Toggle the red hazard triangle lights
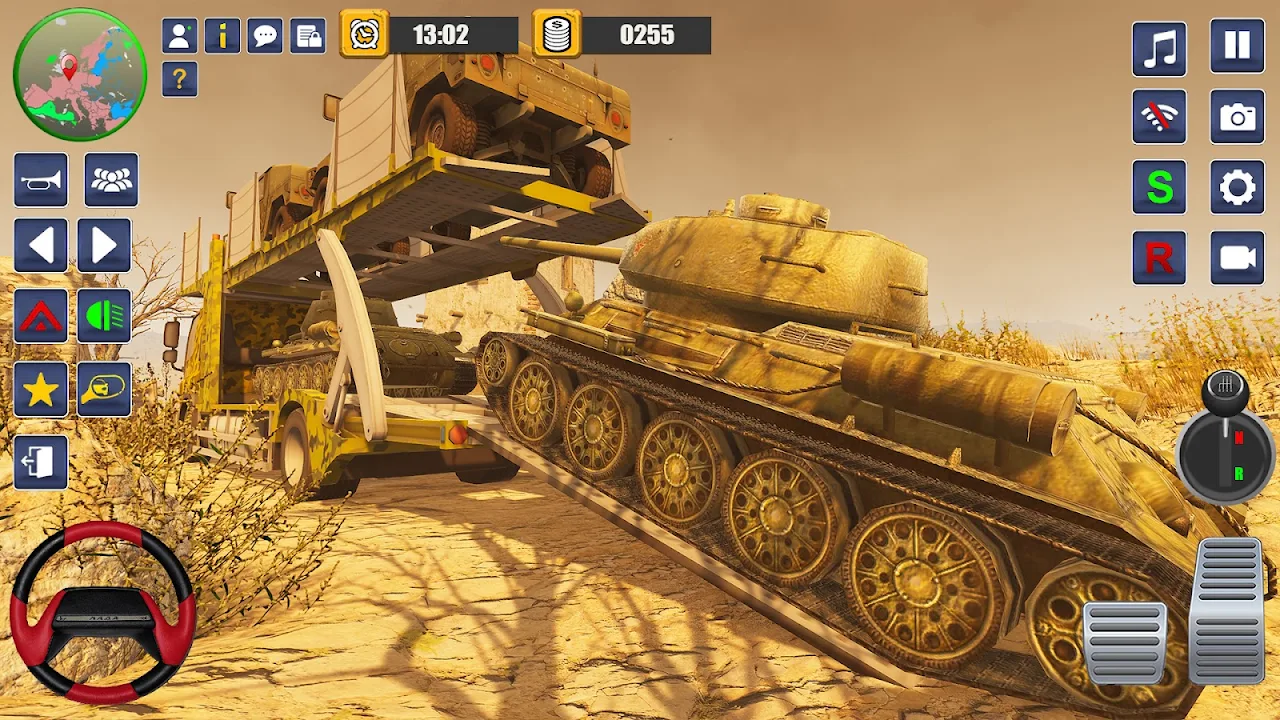Screen dimensions: 1280x720 tap(41, 316)
